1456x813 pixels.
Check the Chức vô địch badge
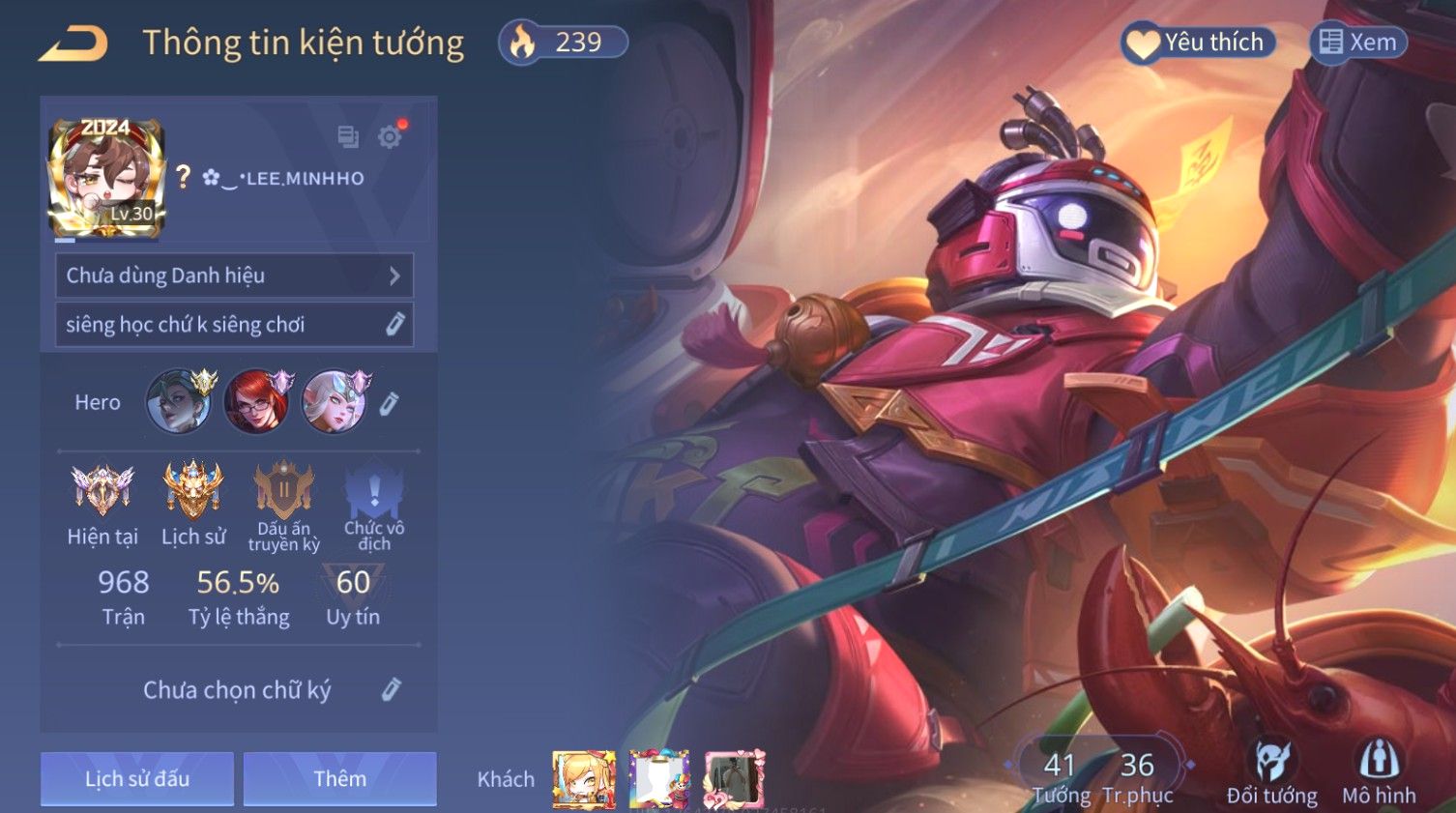pos(374,505)
